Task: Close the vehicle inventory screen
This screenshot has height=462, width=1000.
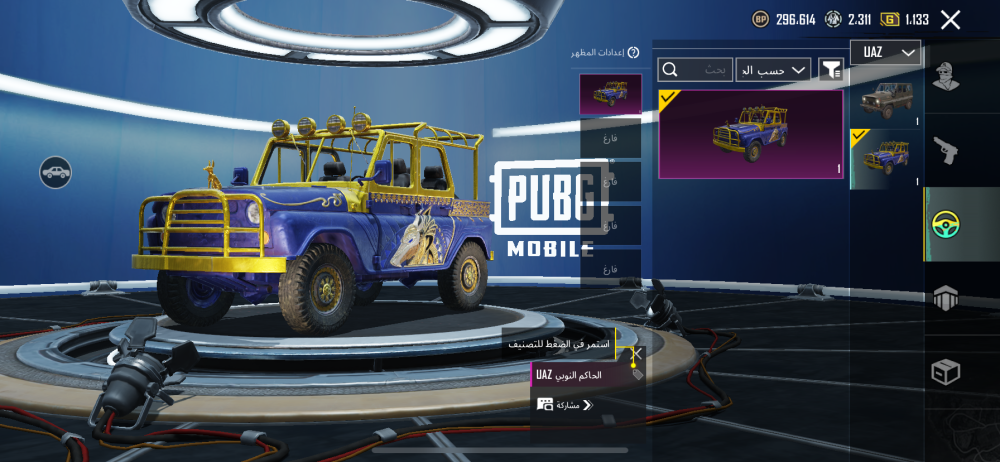Action: (950, 19)
